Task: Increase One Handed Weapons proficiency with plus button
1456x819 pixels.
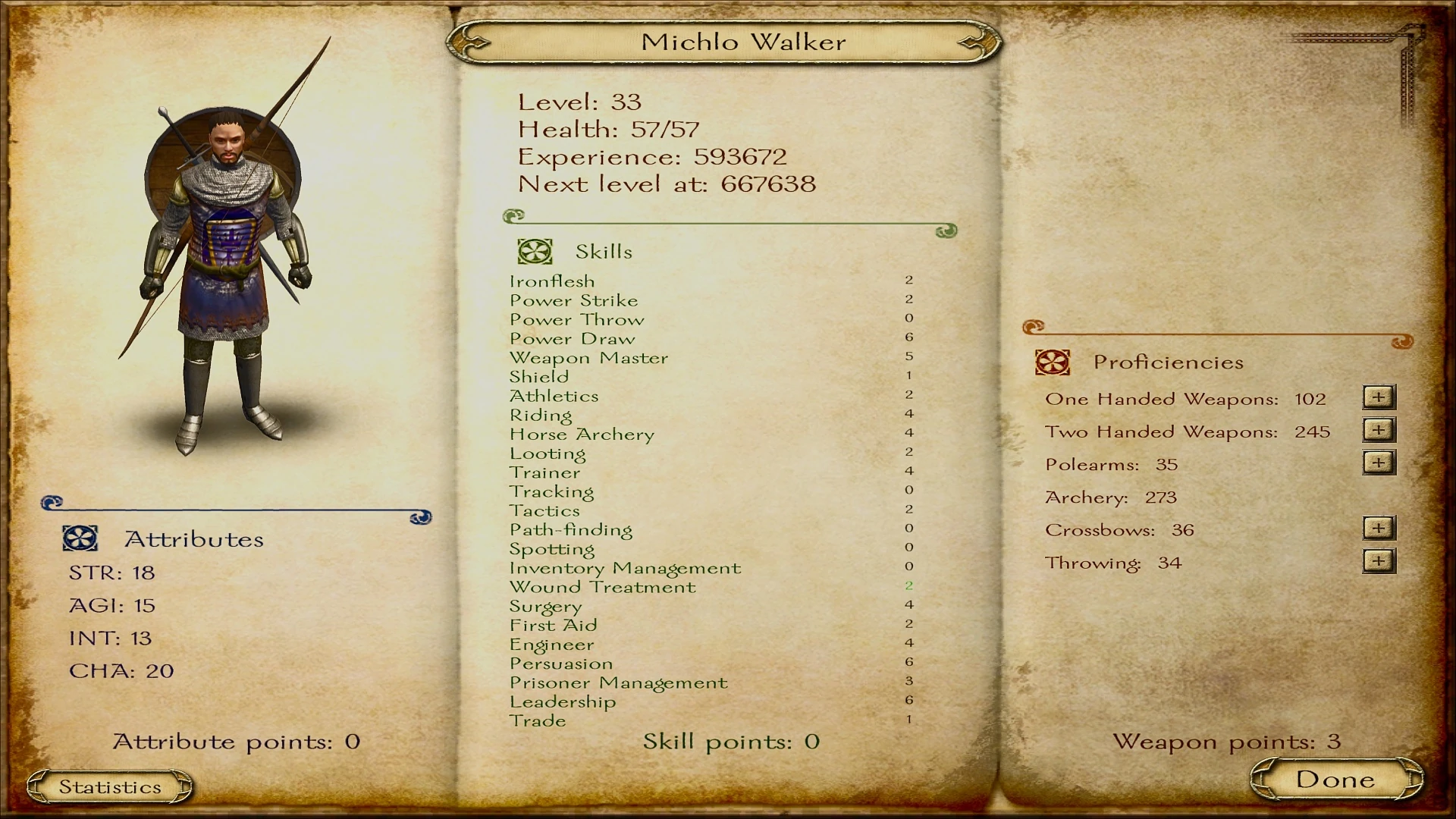Action: 1379,397
